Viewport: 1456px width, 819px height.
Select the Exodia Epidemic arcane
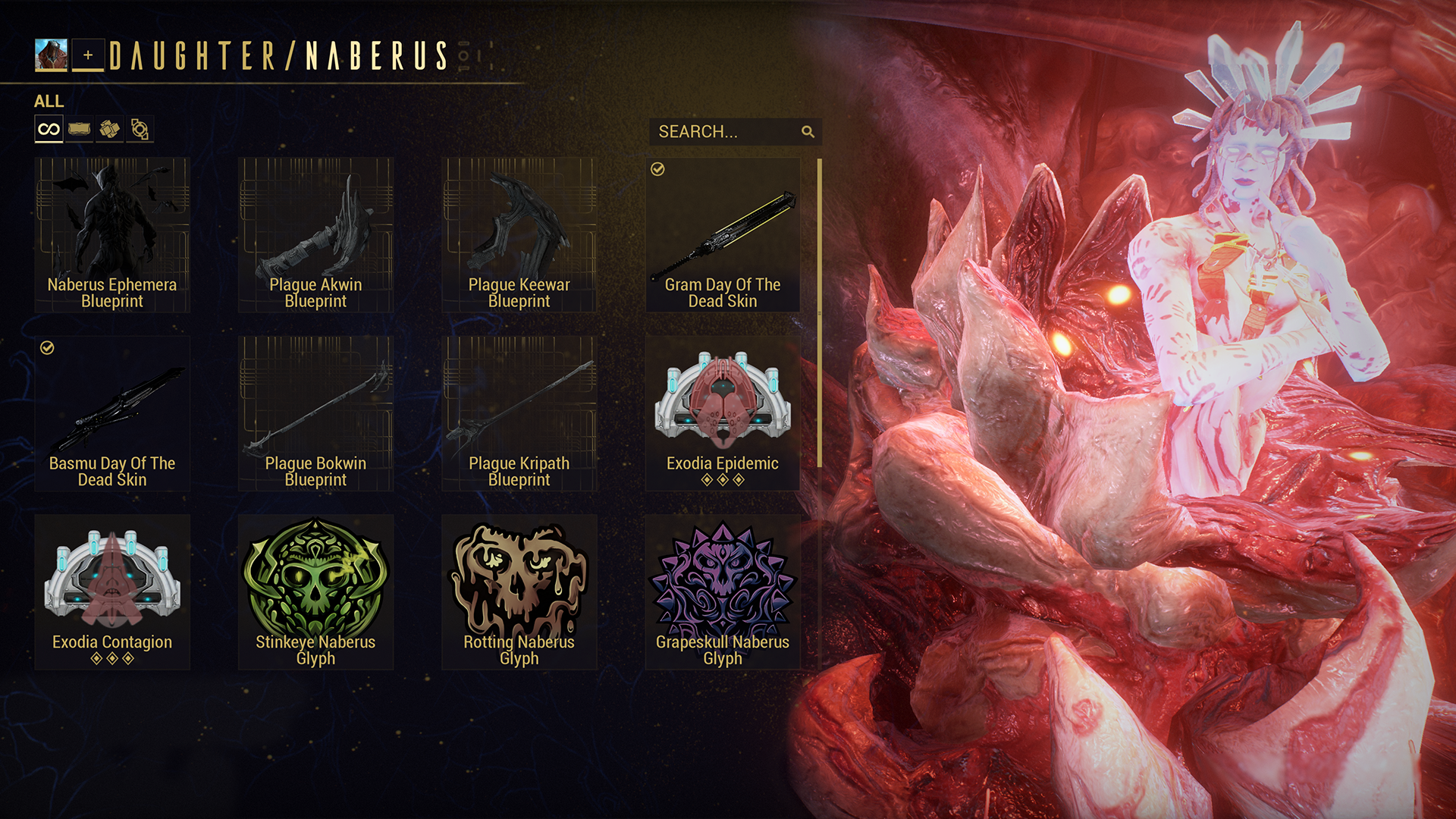tap(723, 414)
